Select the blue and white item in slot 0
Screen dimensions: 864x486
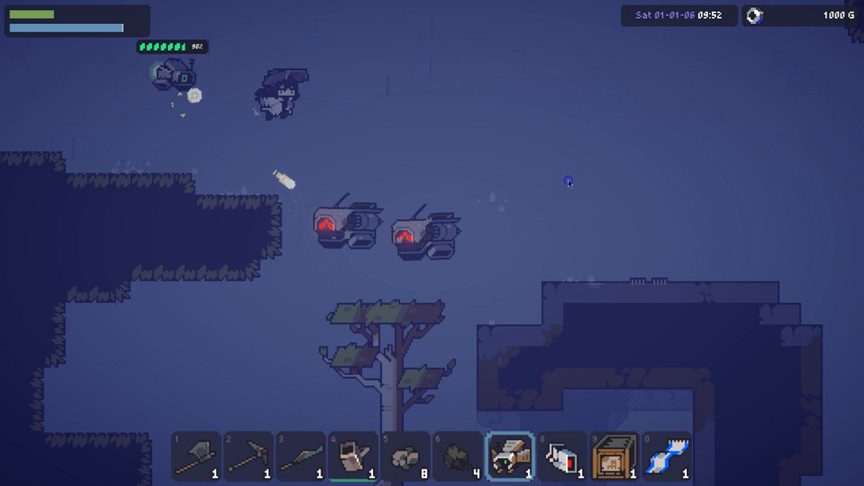pos(666,457)
